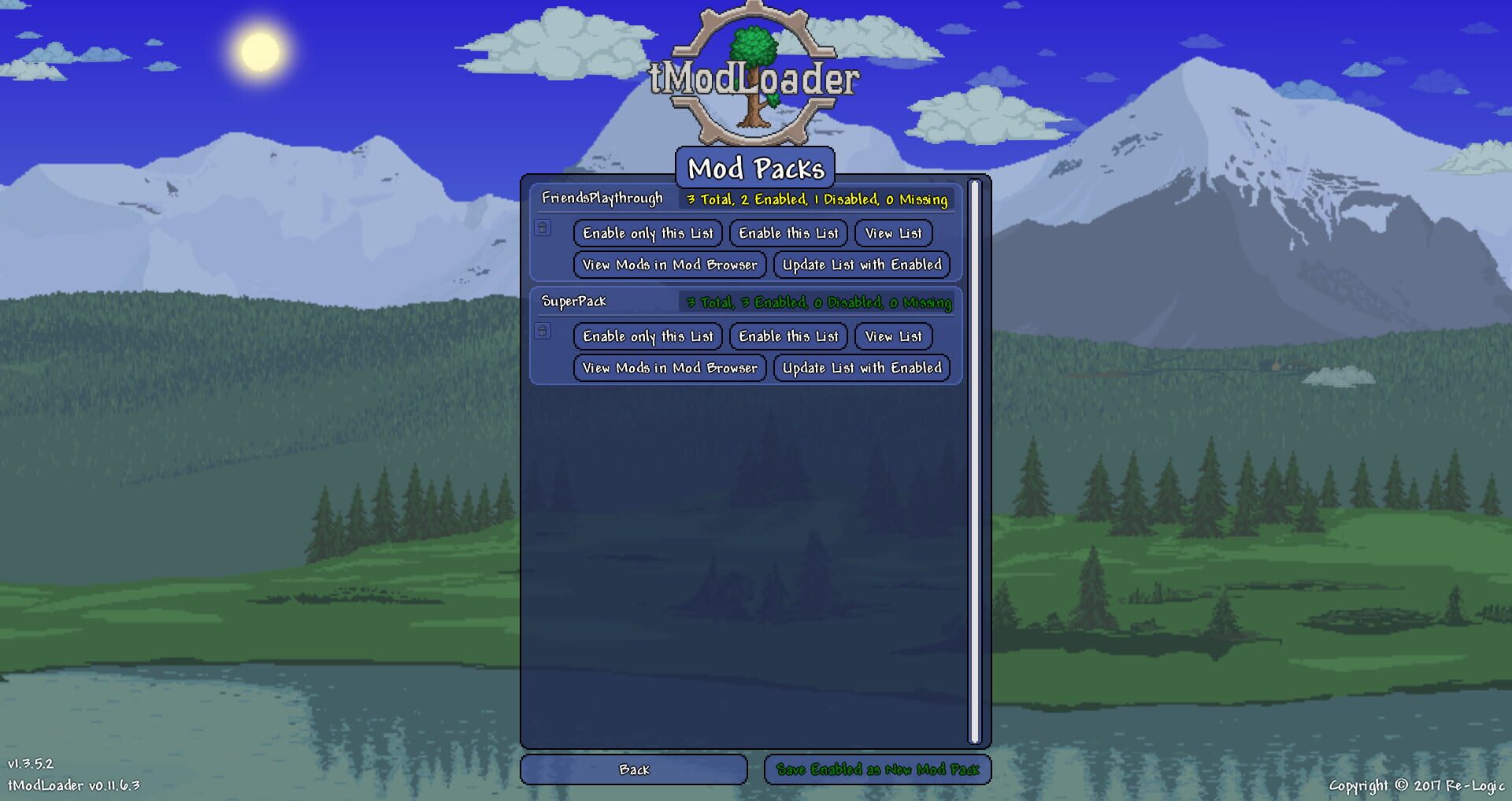This screenshot has height=801, width=1512.
Task: Enable only the SuperPack list
Action: pyautogui.click(x=647, y=336)
